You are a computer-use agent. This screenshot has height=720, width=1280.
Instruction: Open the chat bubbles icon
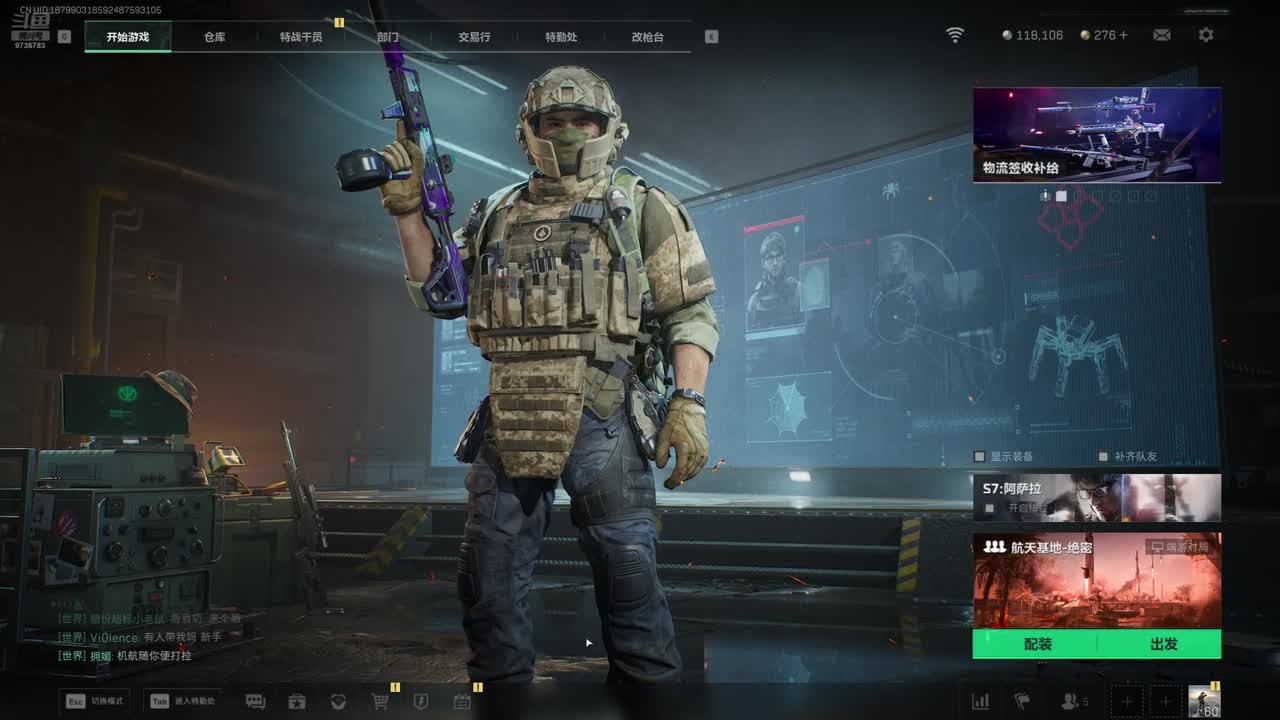click(255, 702)
